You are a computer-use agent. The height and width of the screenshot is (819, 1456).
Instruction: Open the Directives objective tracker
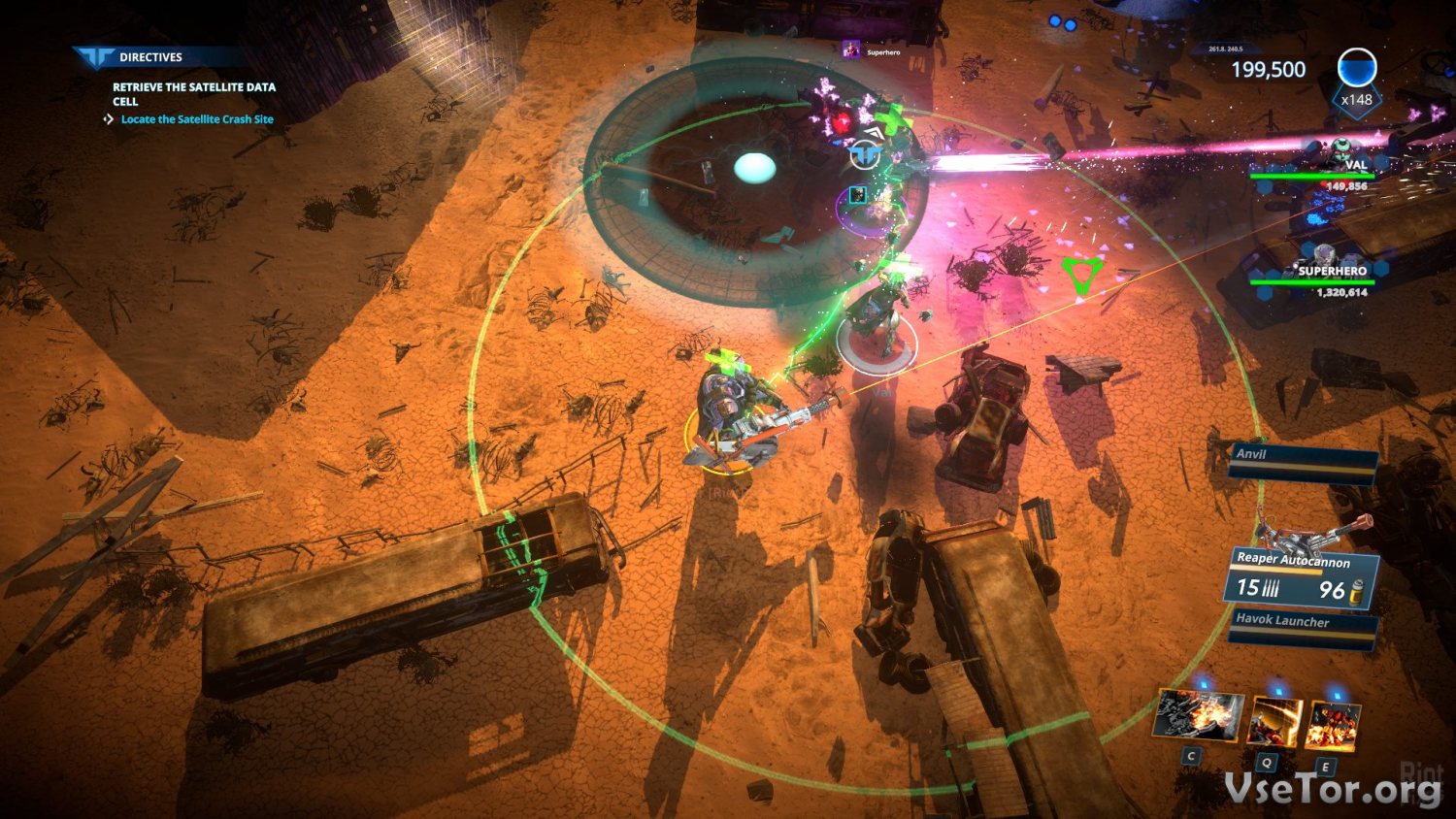(149, 57)
